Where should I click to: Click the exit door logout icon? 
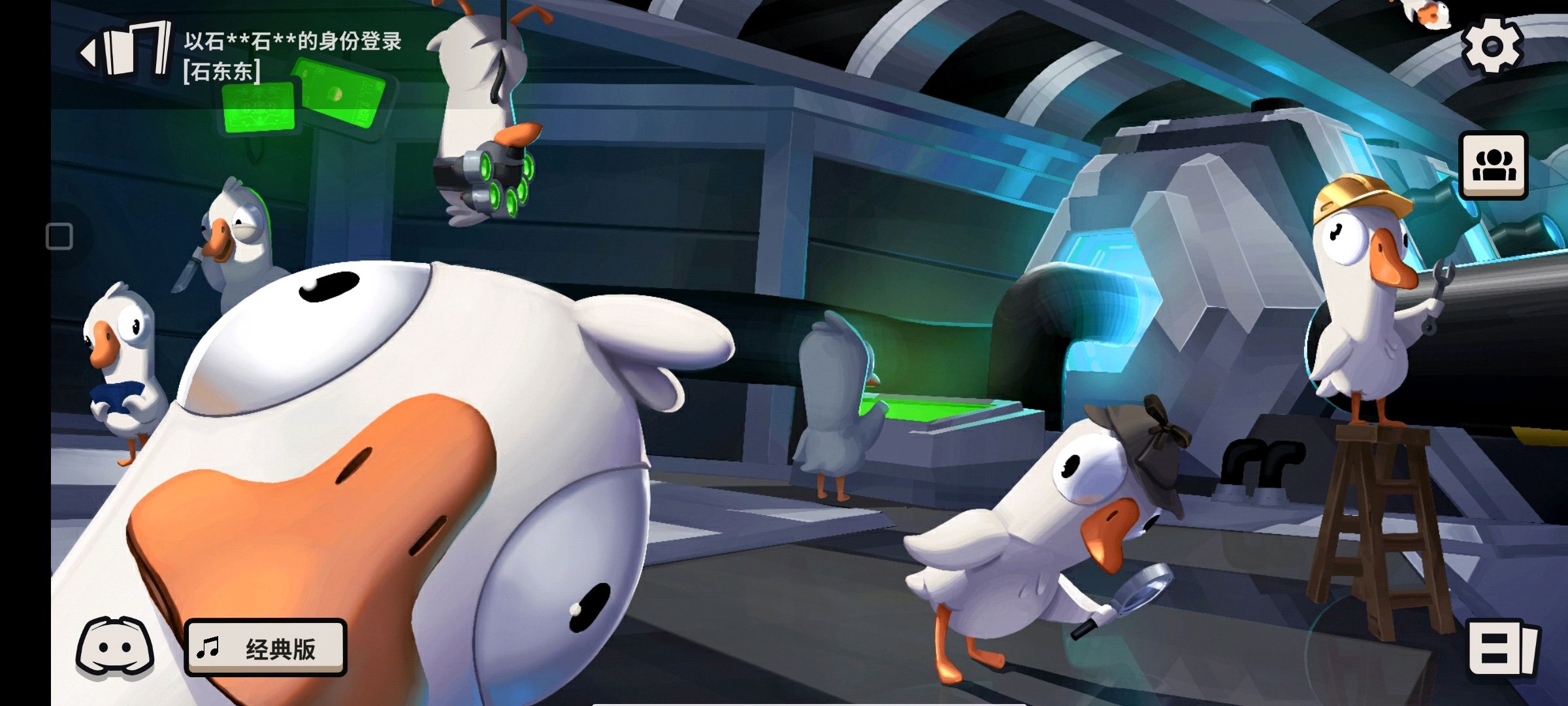tap(126, 50)
